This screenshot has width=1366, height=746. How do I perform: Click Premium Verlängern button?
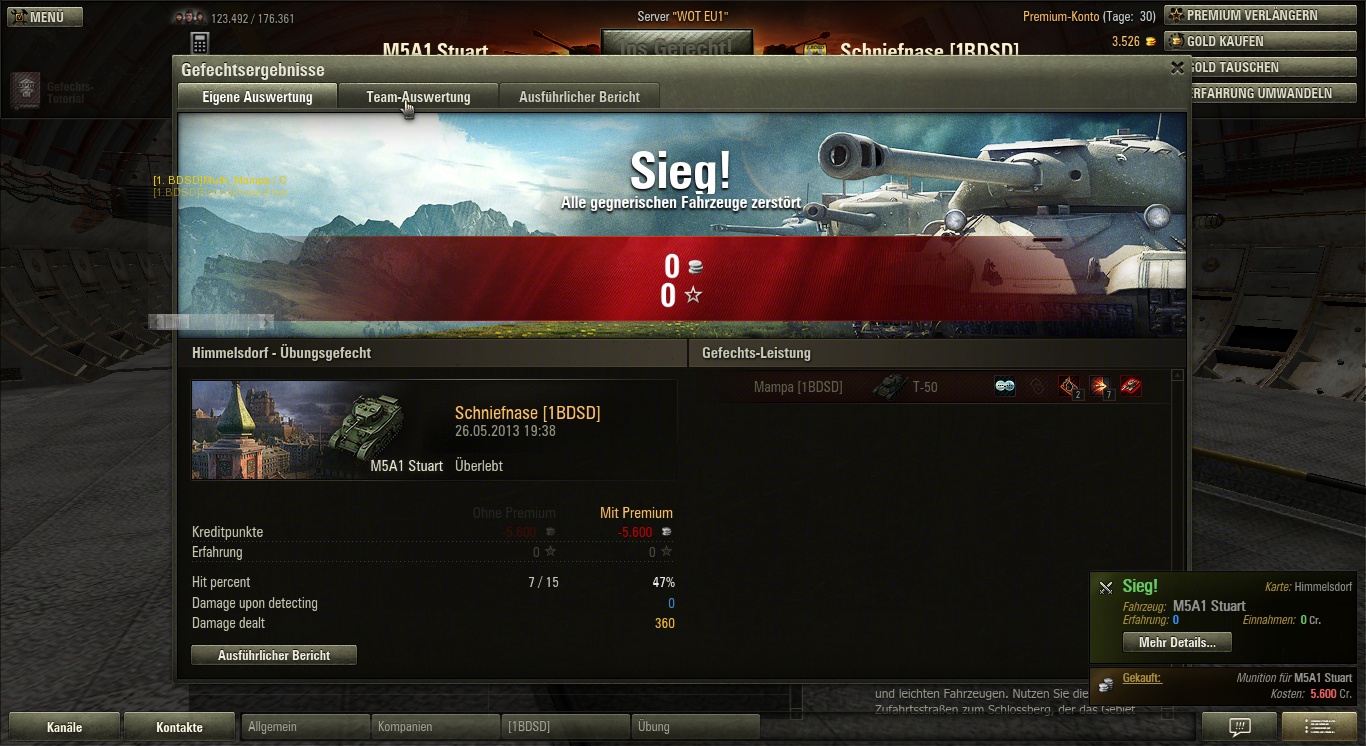[1258, 15]
